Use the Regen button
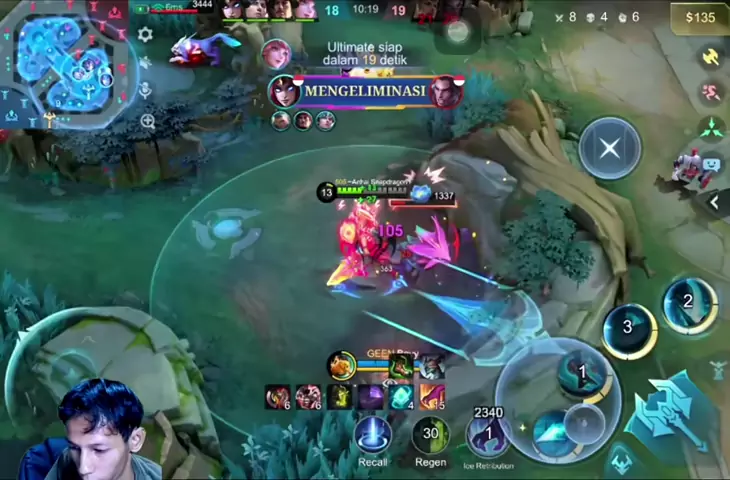 tap(430, 436)
